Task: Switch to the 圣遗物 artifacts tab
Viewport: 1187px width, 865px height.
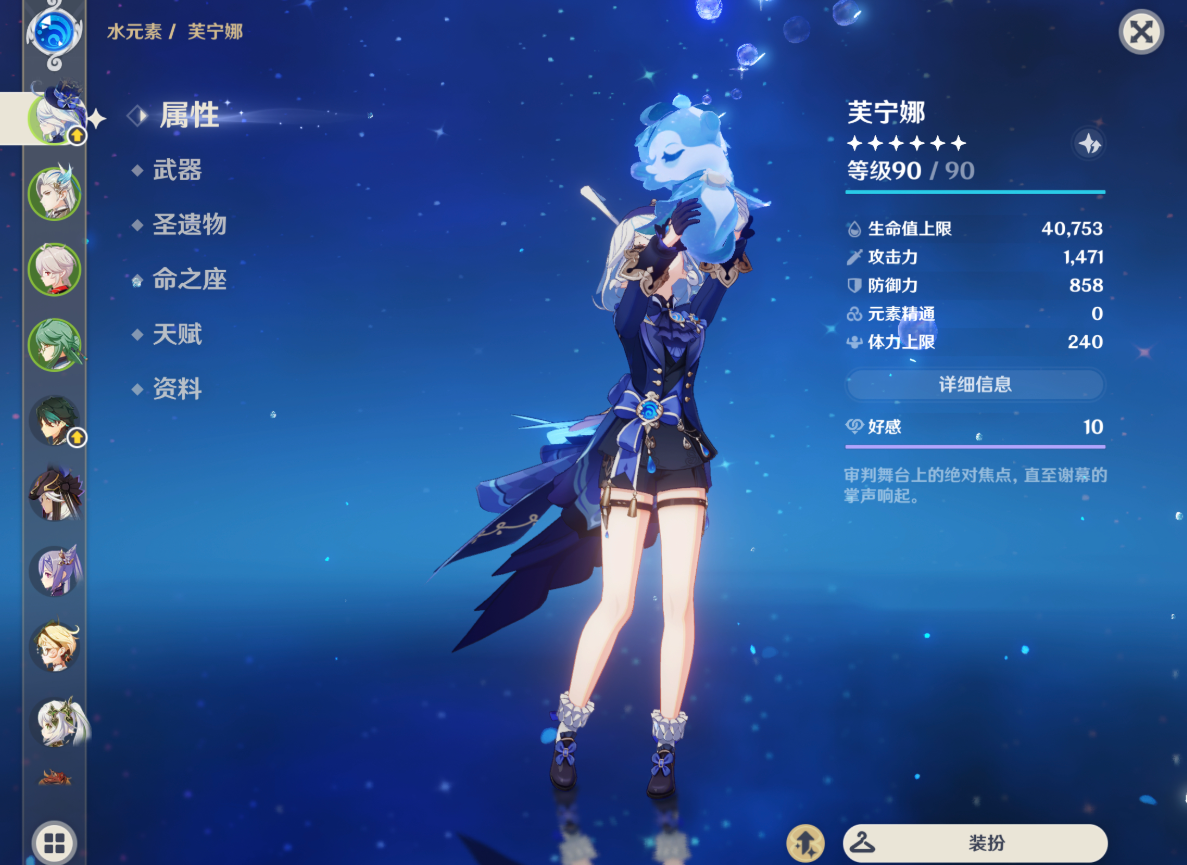Action: point(189,225)
